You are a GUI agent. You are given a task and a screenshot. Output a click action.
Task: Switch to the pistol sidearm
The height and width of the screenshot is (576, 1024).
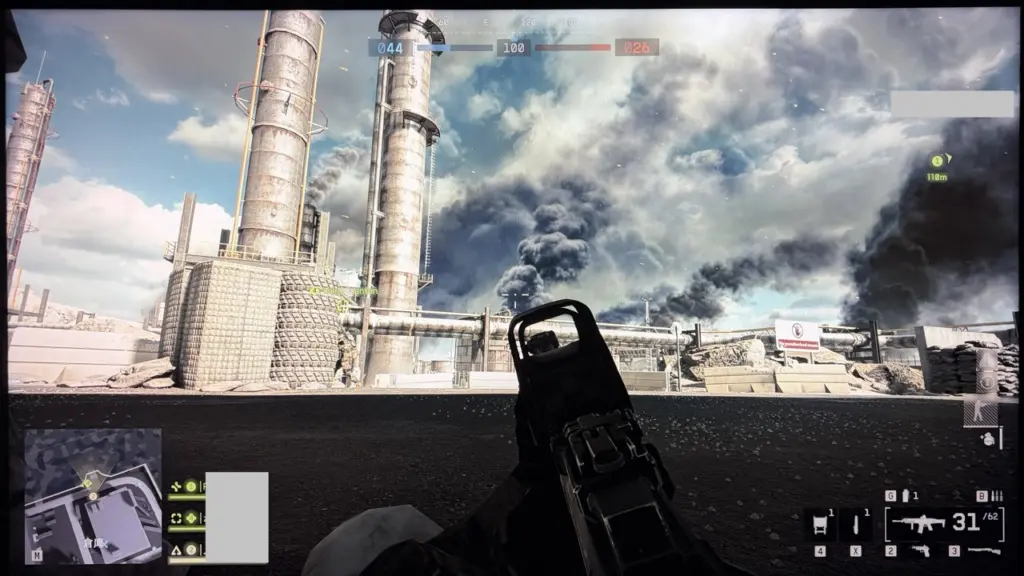[x=919, y=551]
